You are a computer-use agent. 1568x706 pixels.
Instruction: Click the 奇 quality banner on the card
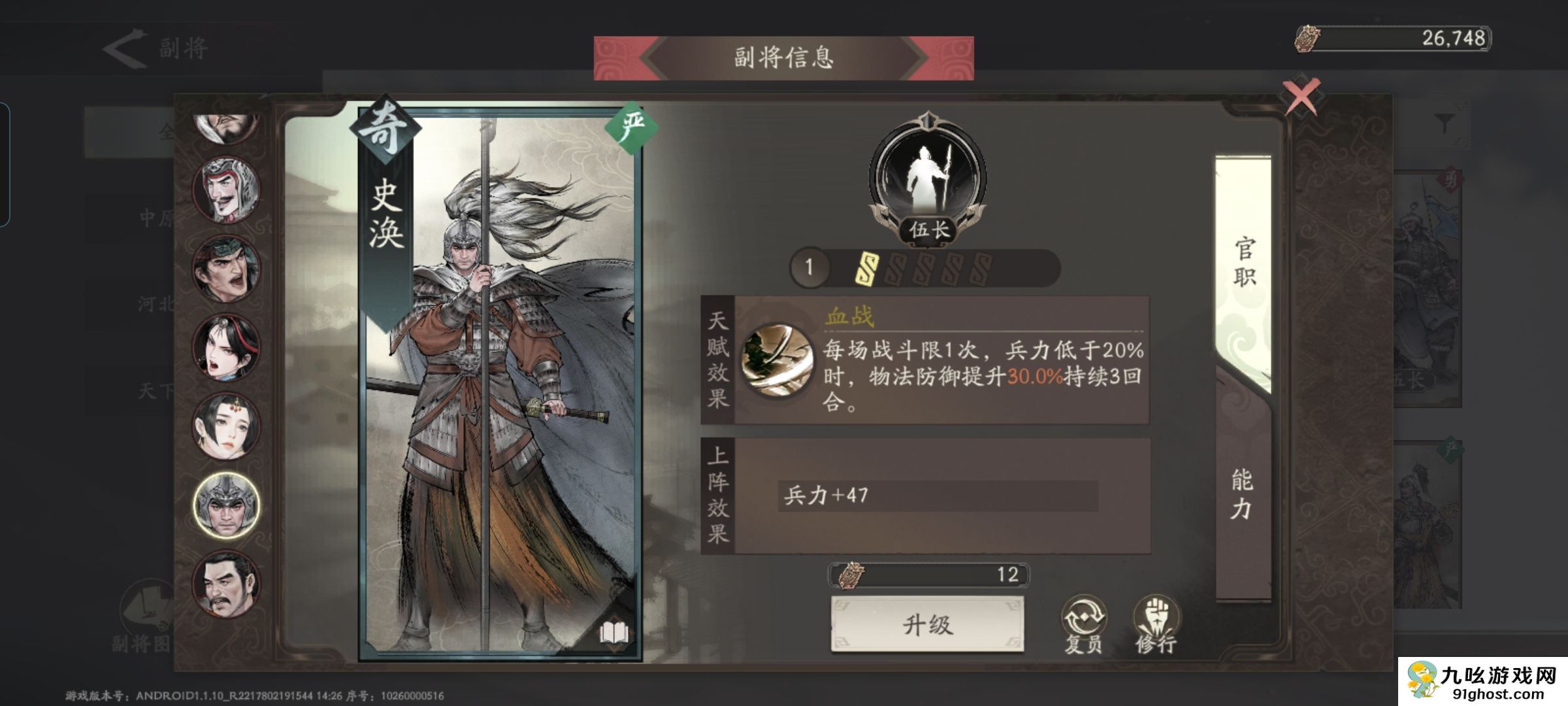(x=385, y=129)
